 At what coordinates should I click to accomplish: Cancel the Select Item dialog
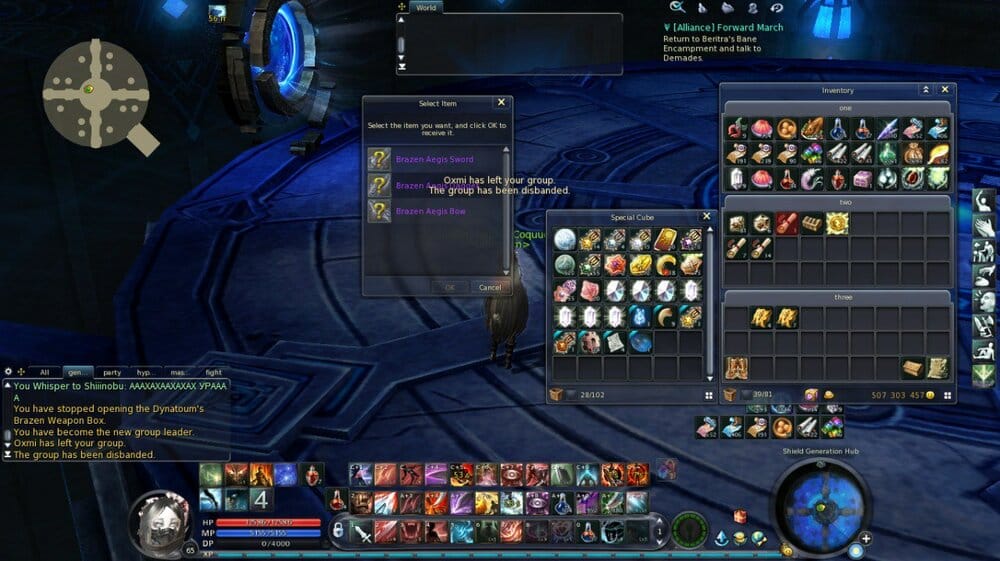point(490,288)
